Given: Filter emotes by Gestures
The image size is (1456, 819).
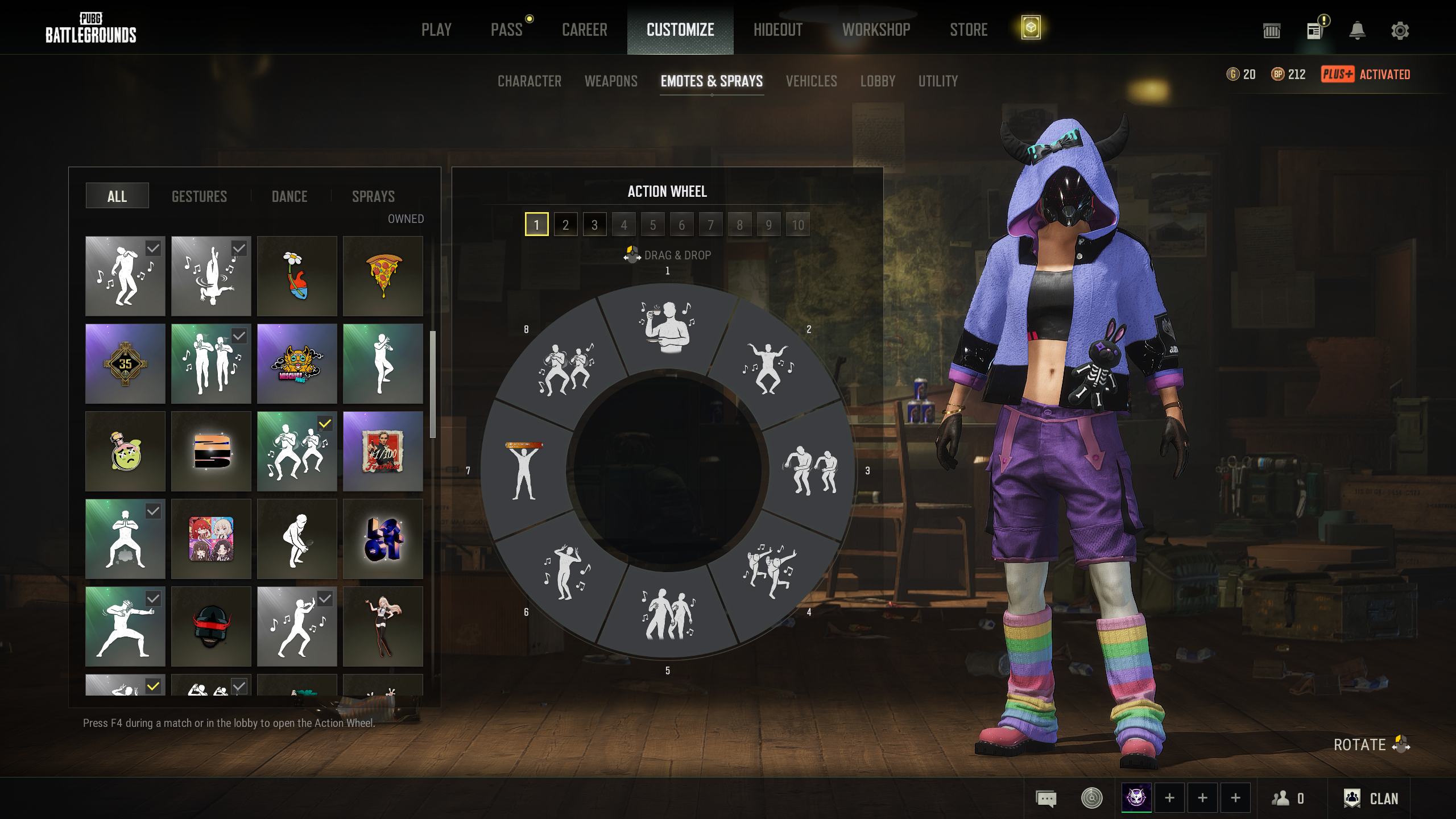Looking at the screenshot, I should 199,196.
